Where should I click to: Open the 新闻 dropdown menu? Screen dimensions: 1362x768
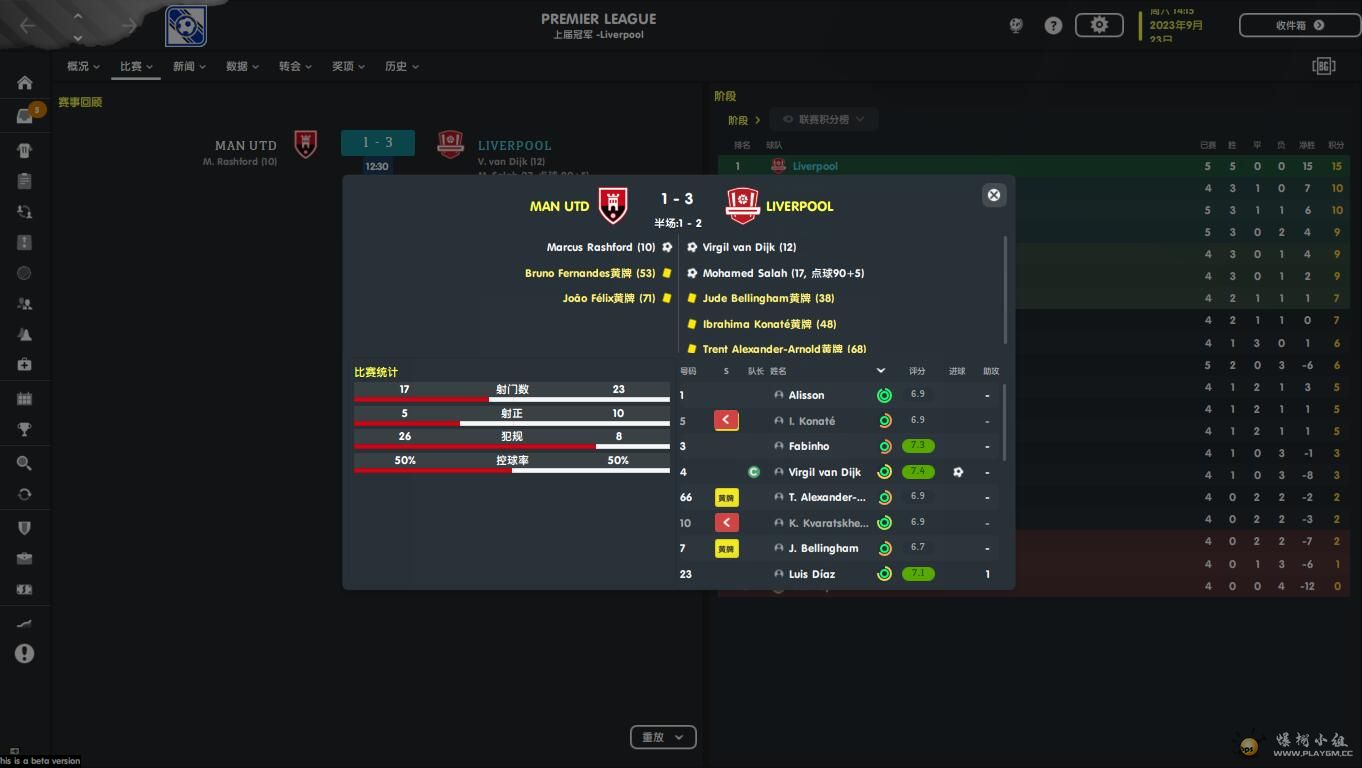coord(189,66)
